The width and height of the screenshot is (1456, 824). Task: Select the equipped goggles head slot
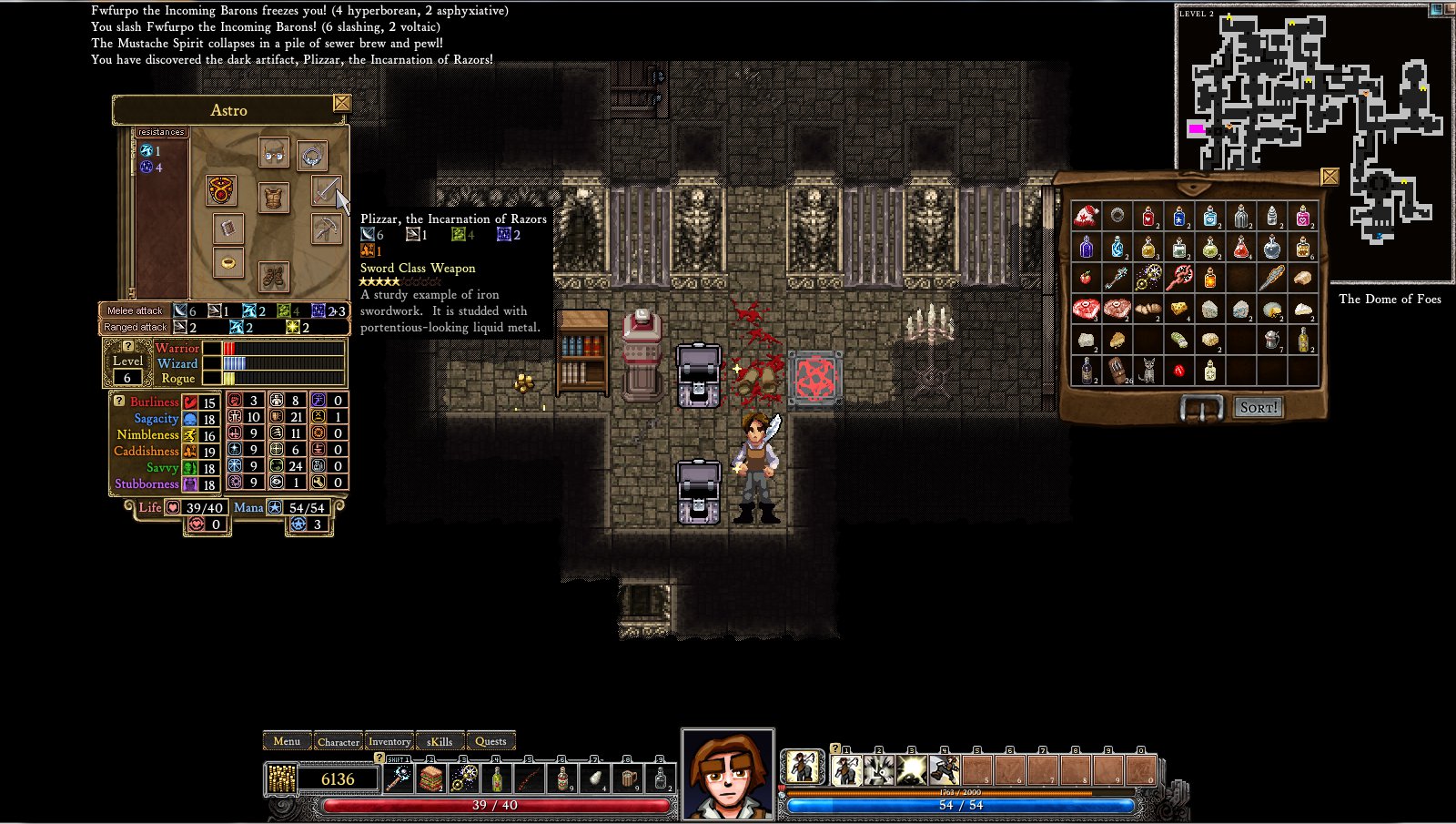point(274,152)
